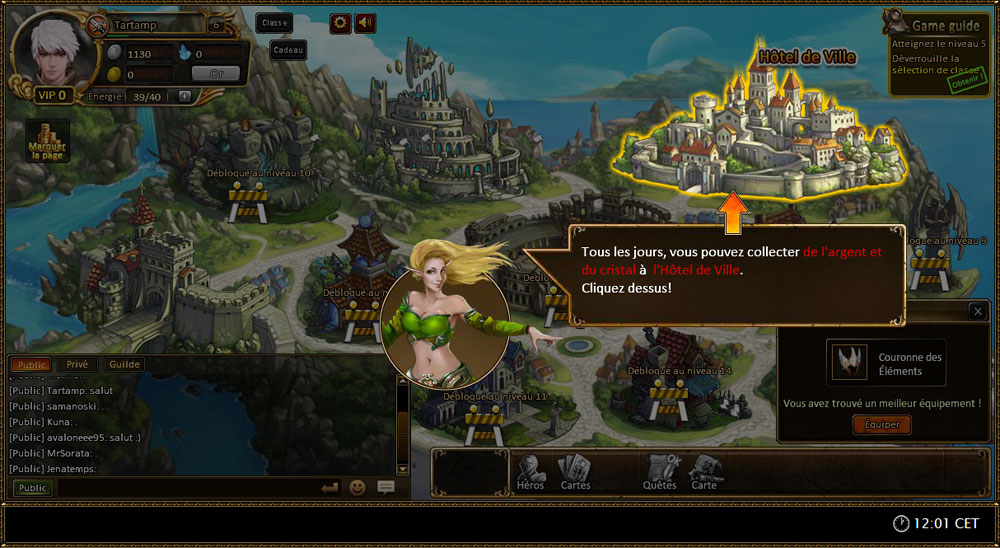The width and height of the screenshot is (1000, 548).
Task: Open the player portrait avatar
Action: (48, 50)
